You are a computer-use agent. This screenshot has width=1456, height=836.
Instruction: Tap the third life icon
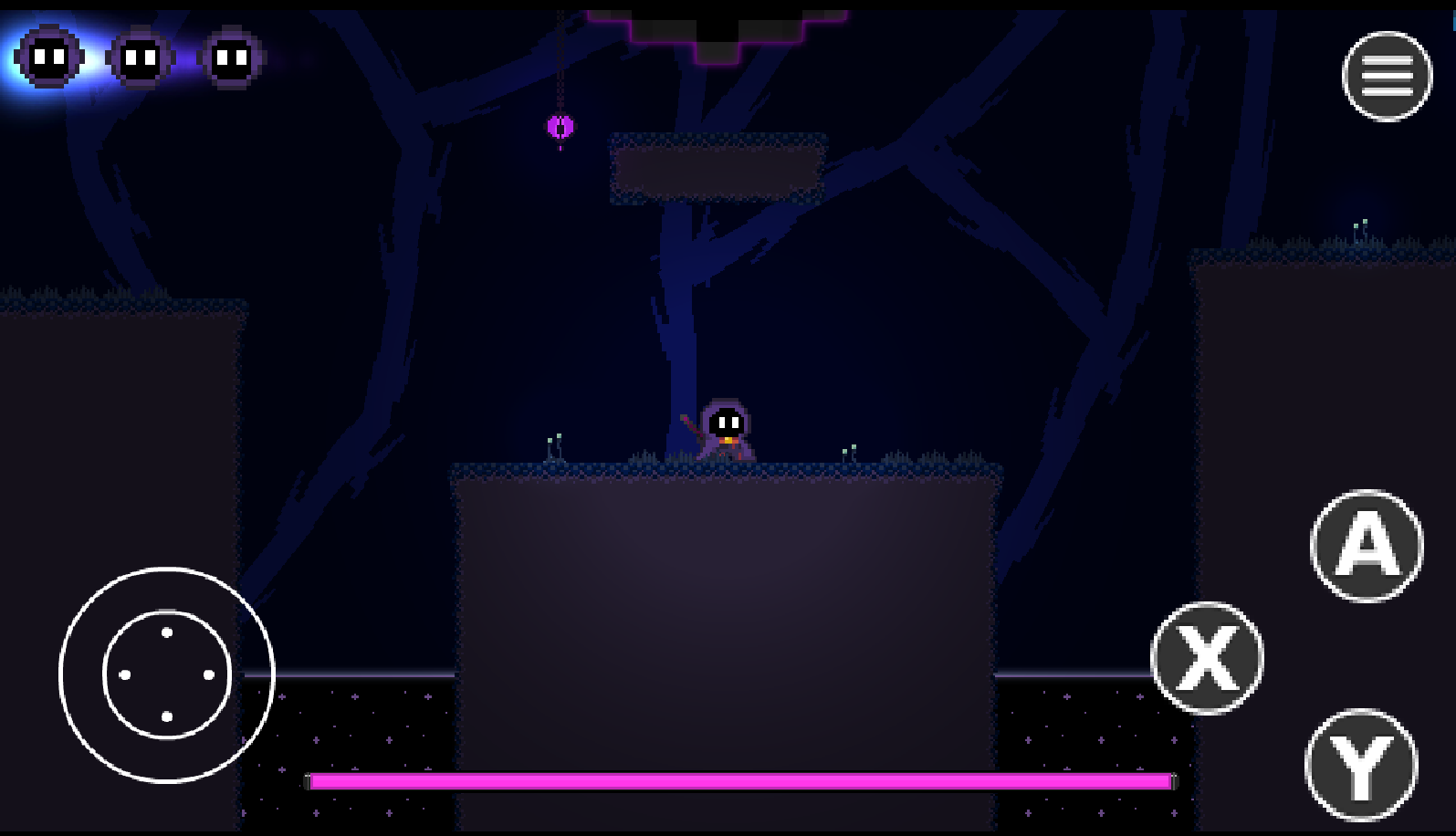[x=231, y=59]
